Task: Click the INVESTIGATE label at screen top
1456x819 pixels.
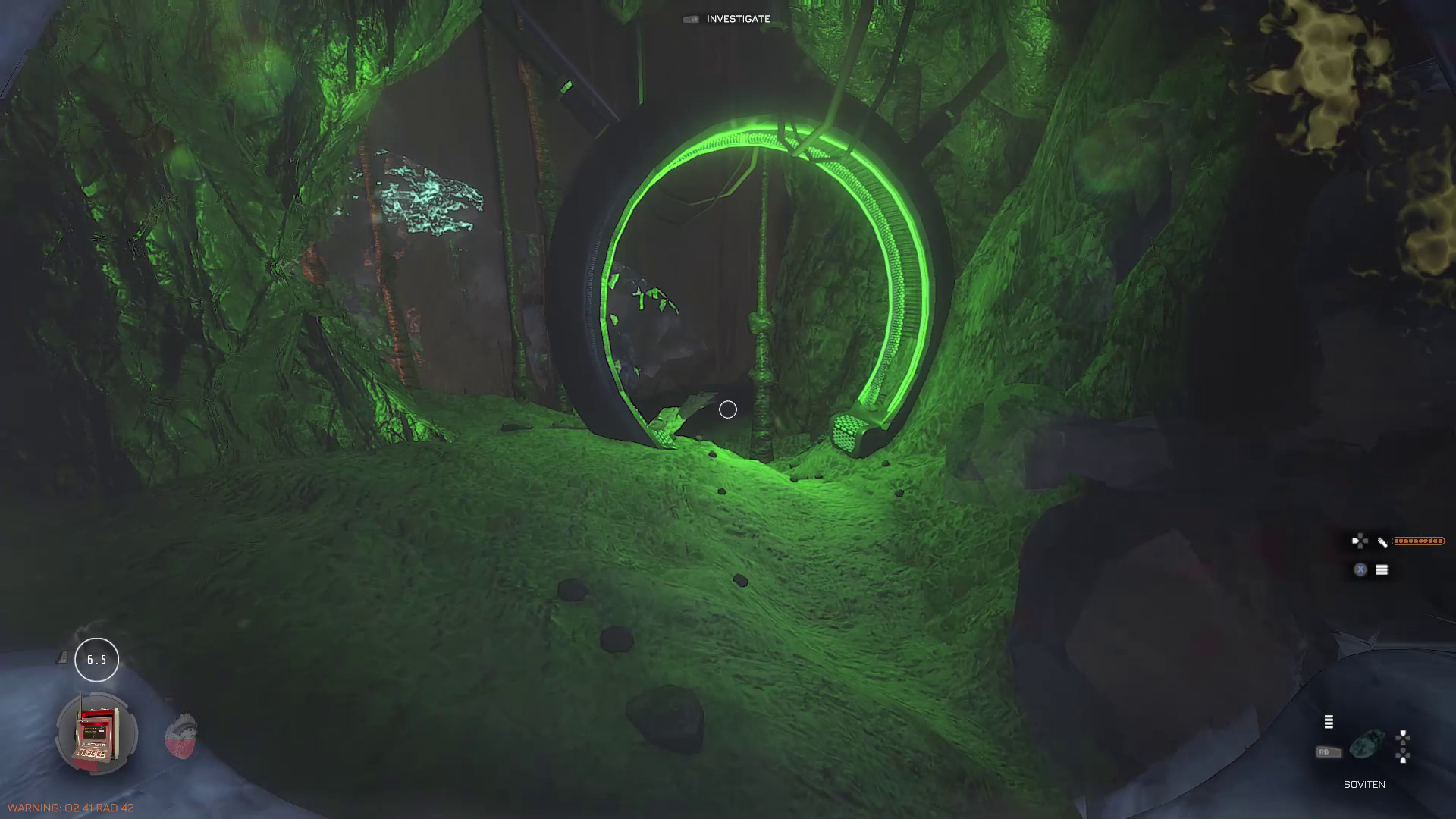Action: (x=737, y=19)
